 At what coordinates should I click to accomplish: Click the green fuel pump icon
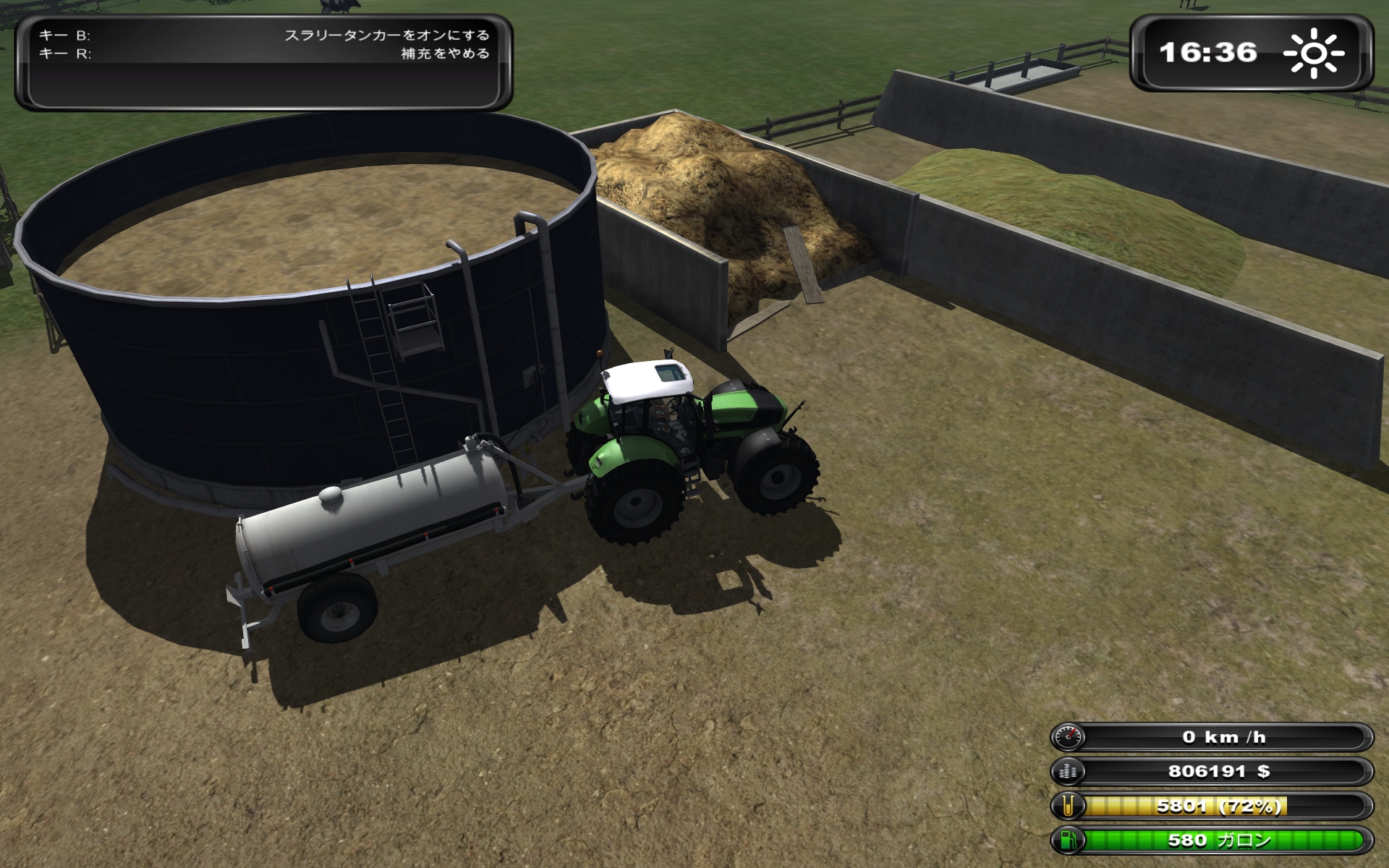click(1069, 840)
